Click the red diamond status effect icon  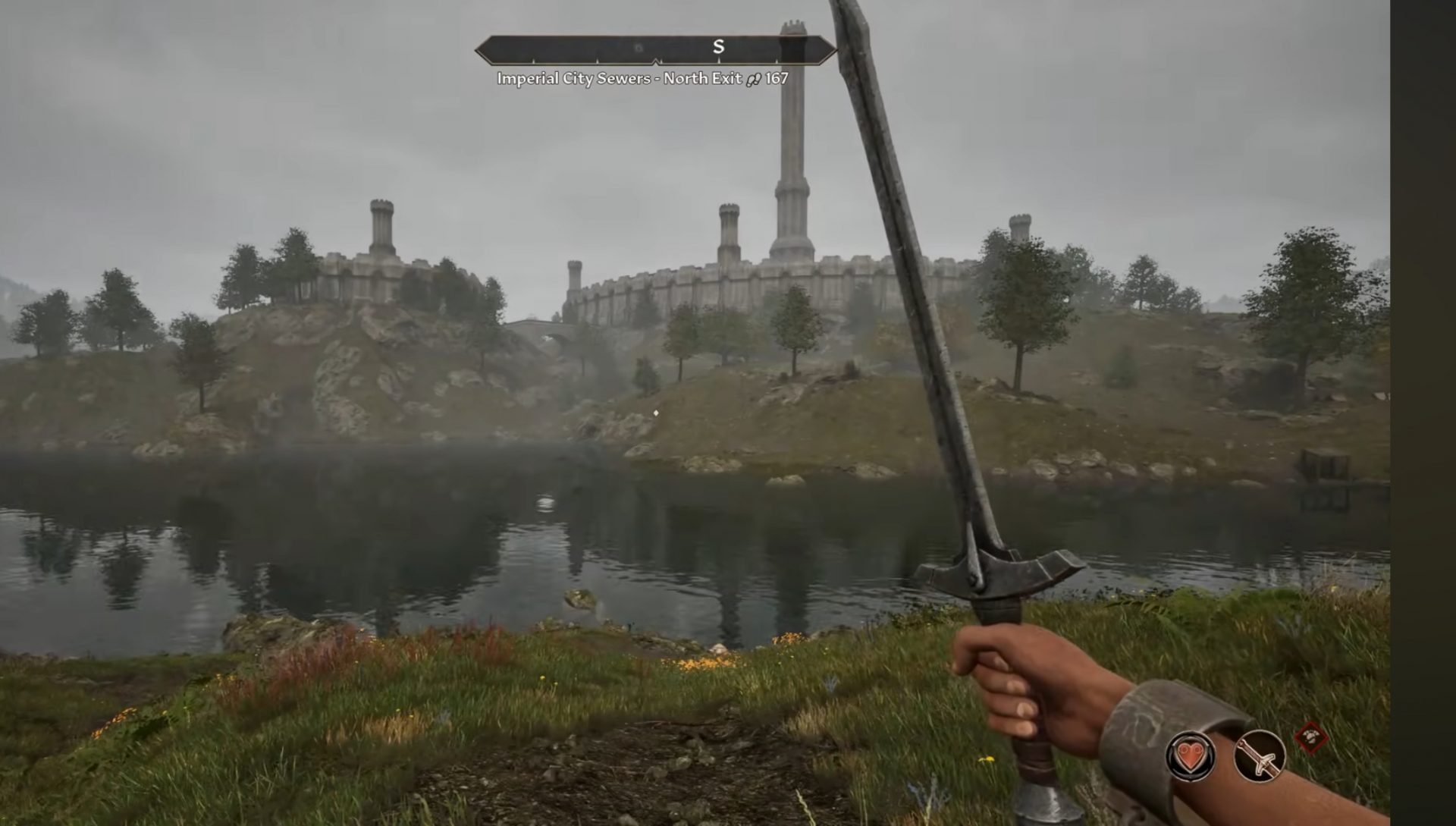(1310, 738)
